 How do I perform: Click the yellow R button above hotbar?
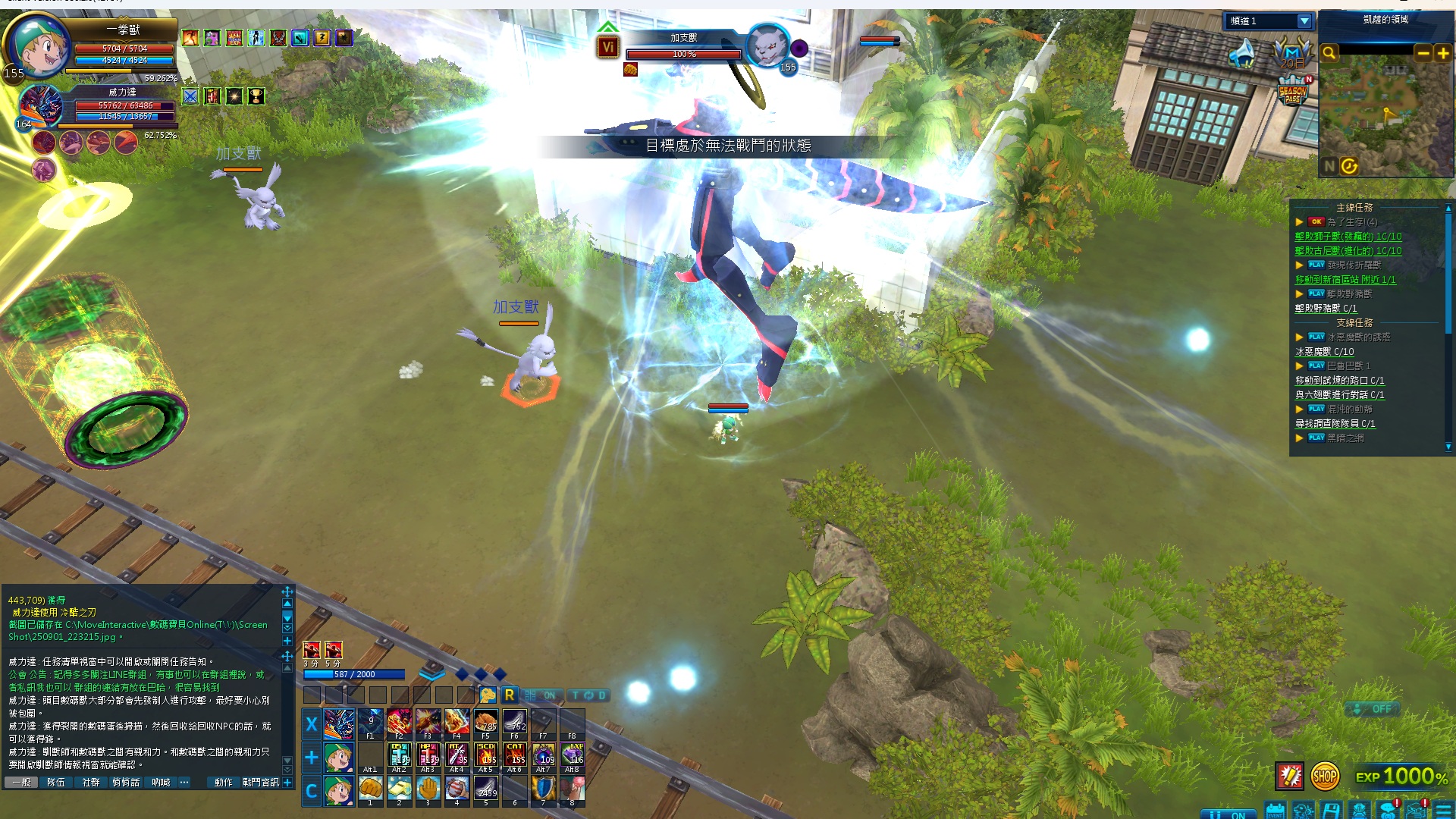tap(510, 695)
